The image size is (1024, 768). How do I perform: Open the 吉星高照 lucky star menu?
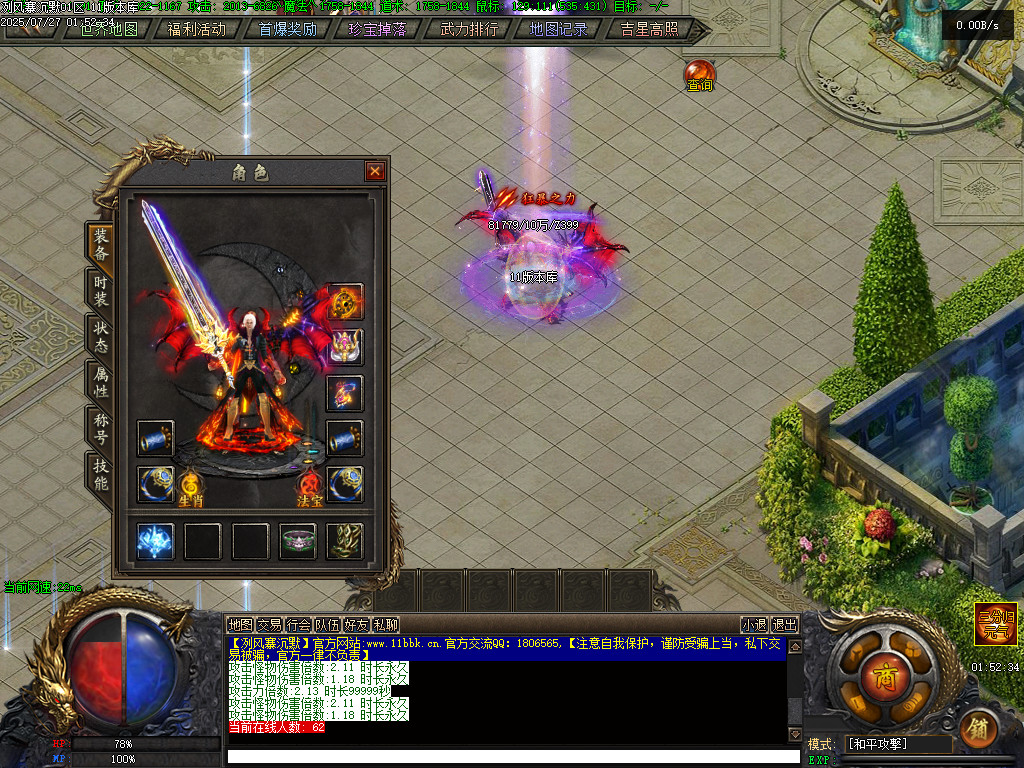coord(649,29)
